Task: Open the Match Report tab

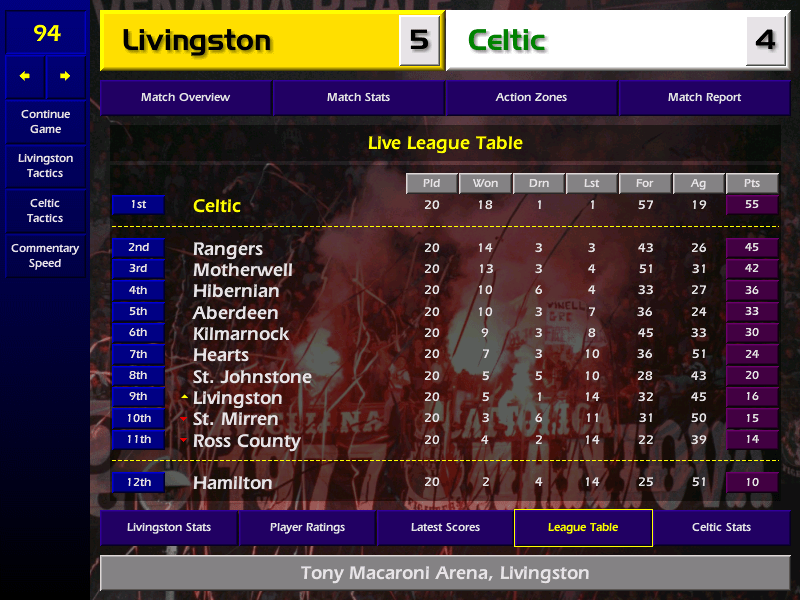Action: [704, 97]
